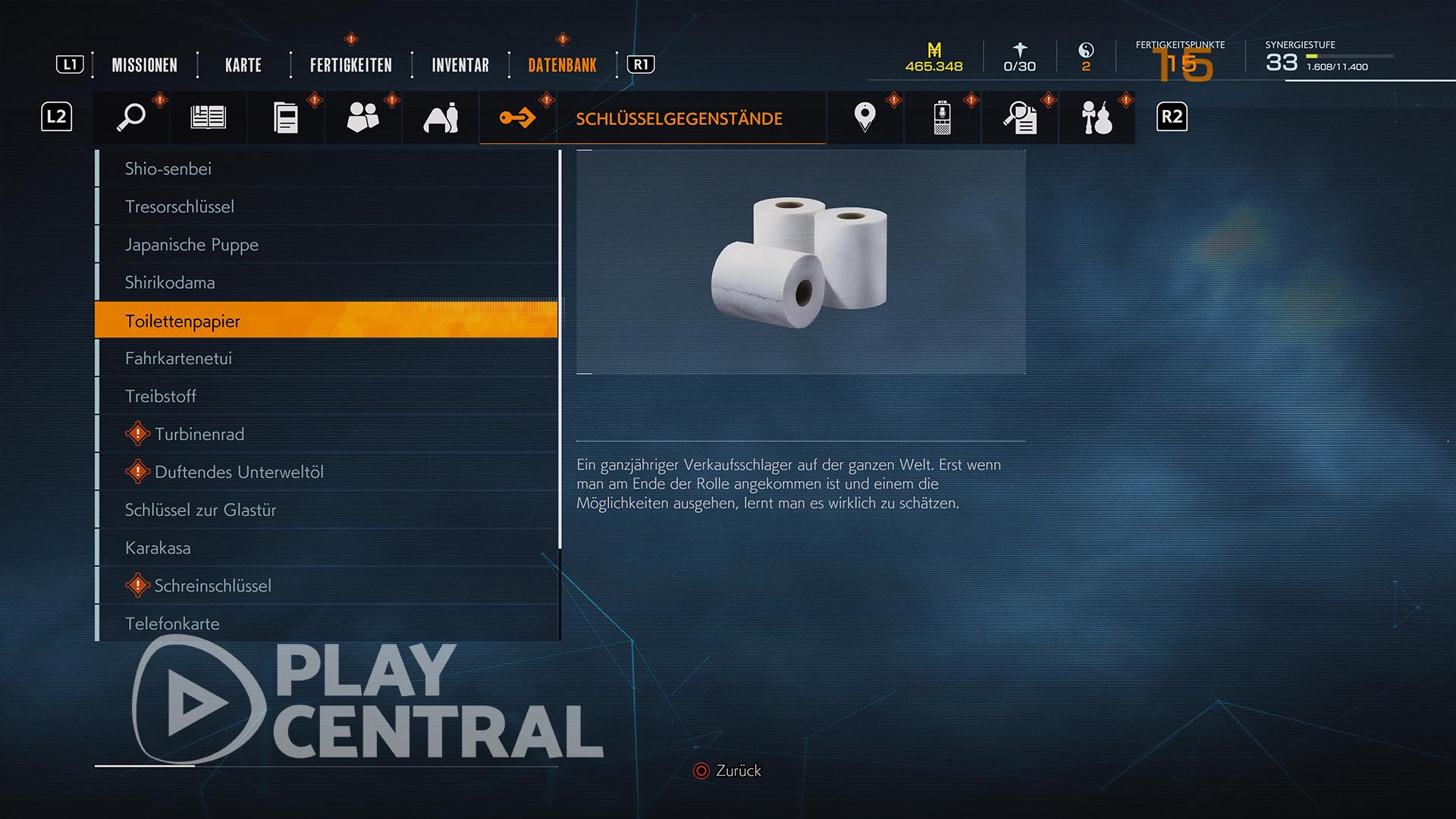1456x819 pixels.
Task: Choose Shio-senbei from the list
Action: 168,168
